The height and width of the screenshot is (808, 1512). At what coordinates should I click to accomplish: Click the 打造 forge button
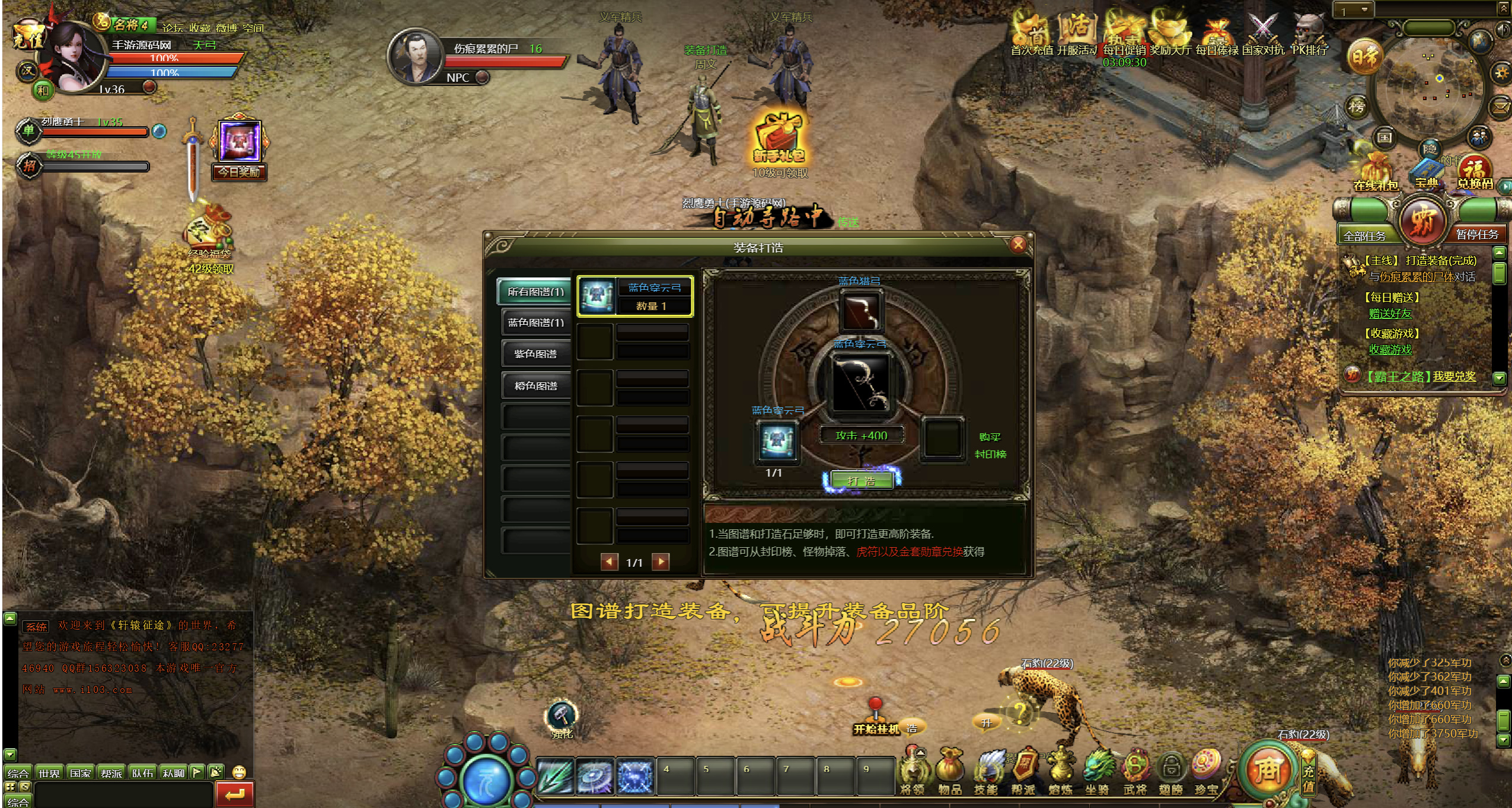coord(861,481)
